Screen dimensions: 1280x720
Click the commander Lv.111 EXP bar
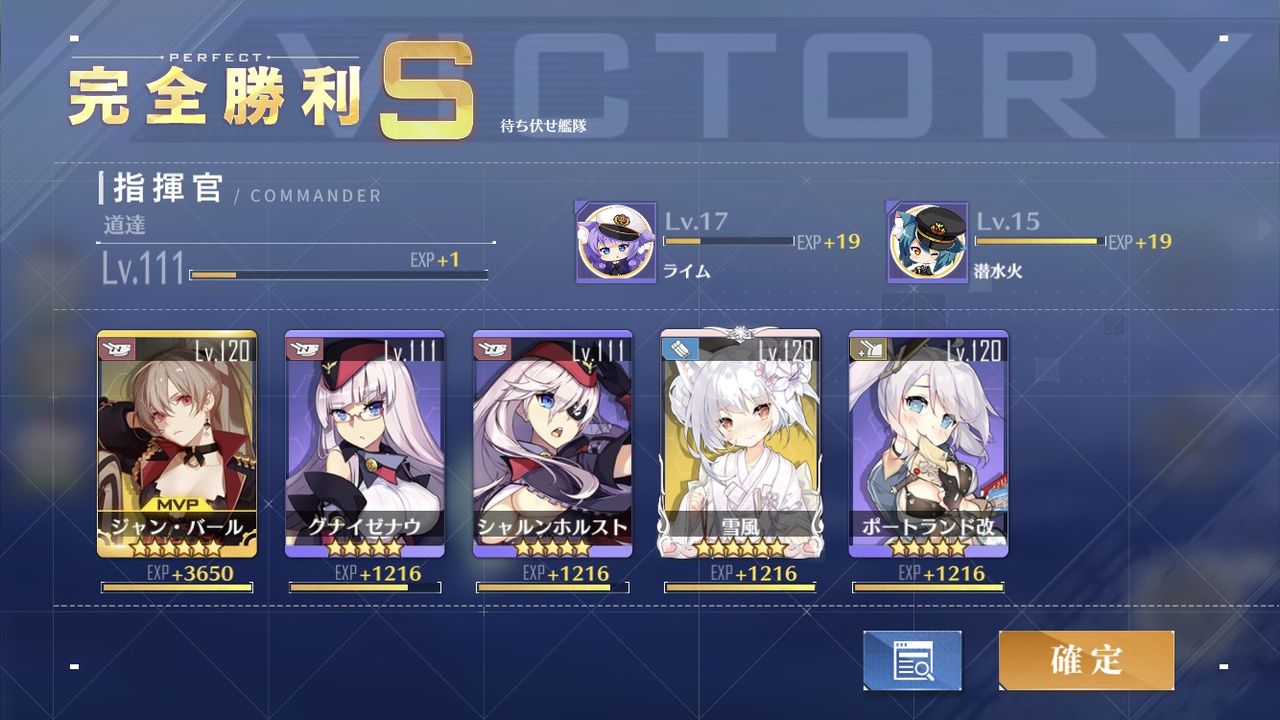[340, 273]
